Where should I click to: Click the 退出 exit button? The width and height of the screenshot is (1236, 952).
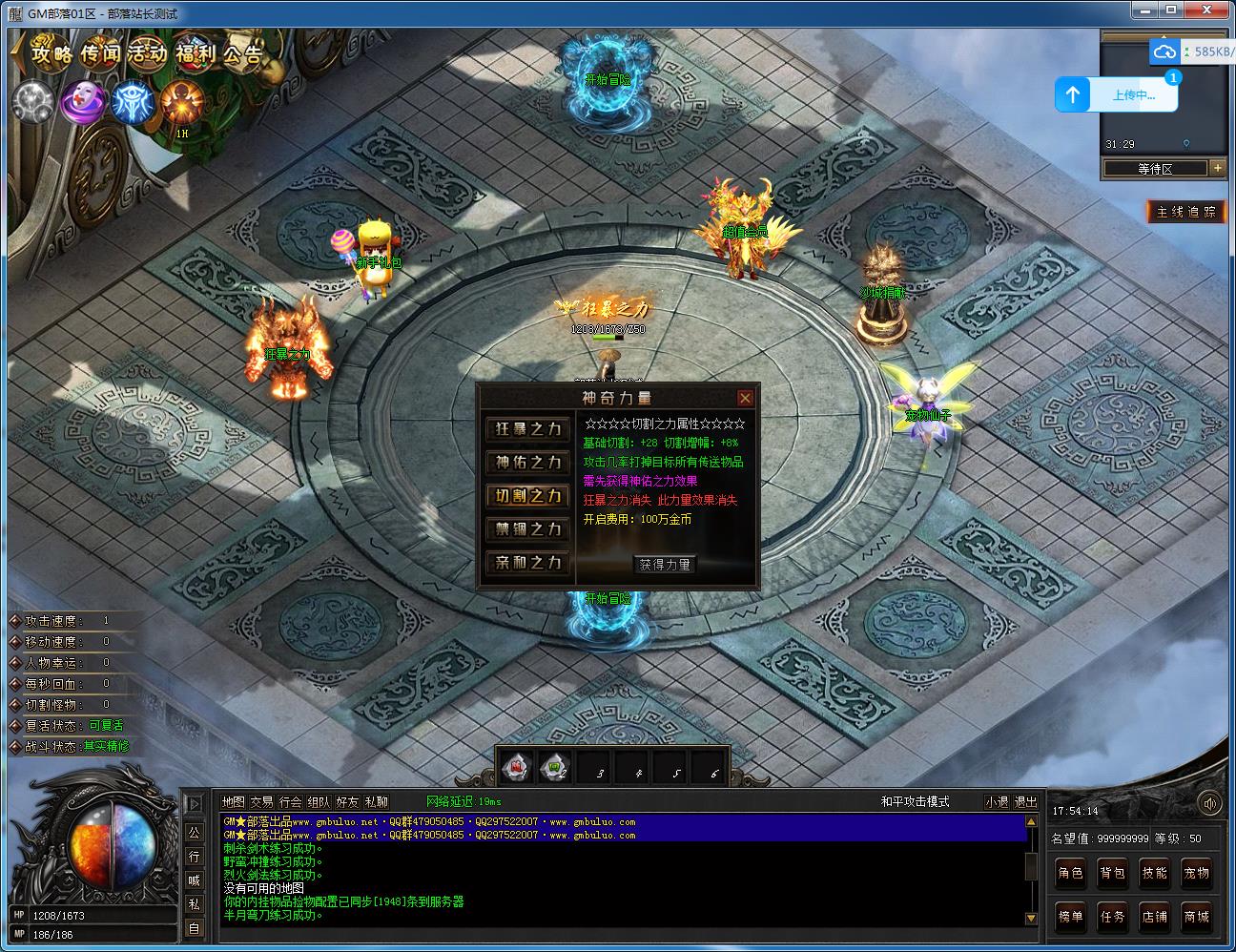point(1025,802)
